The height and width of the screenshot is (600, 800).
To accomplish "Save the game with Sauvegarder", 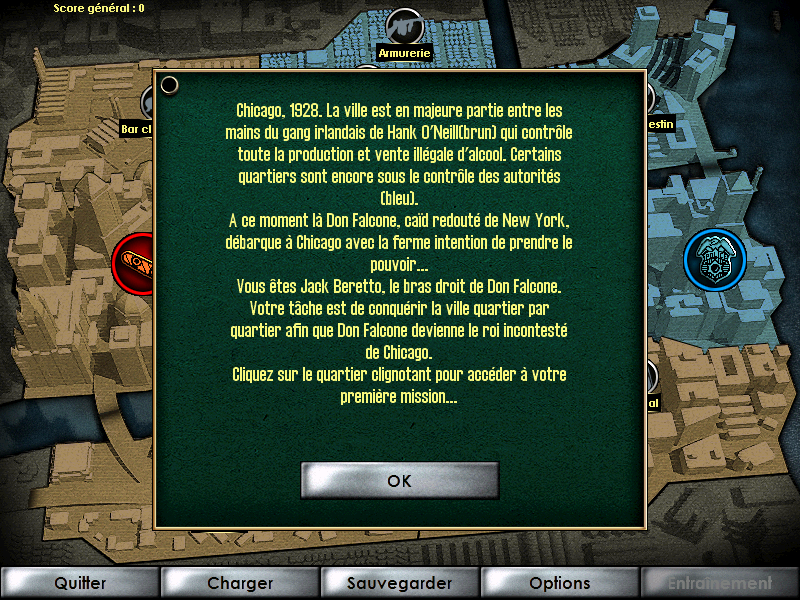I will pos(400,583).
